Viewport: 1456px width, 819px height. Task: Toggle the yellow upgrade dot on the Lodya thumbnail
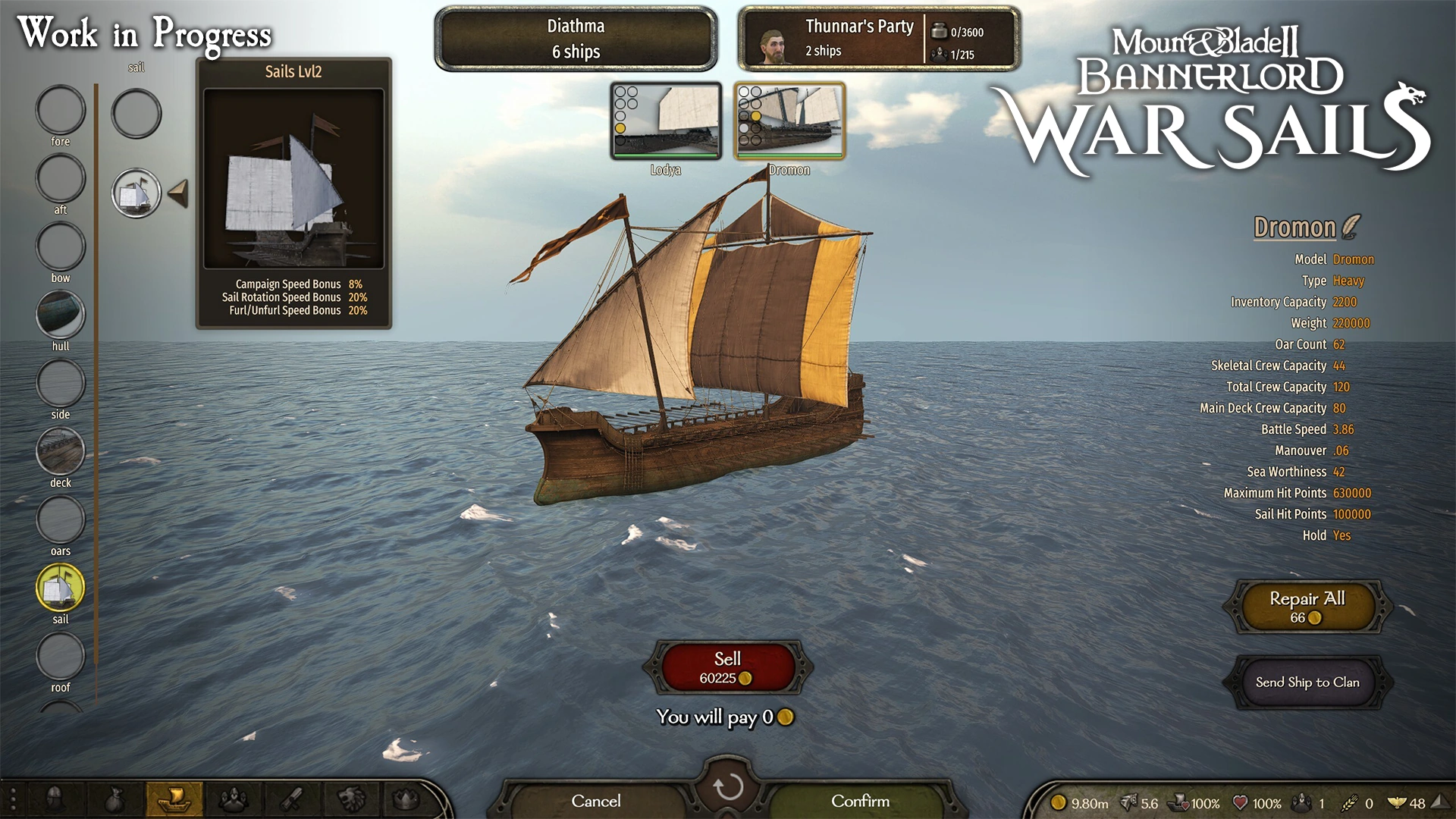[x=620, y=128]
